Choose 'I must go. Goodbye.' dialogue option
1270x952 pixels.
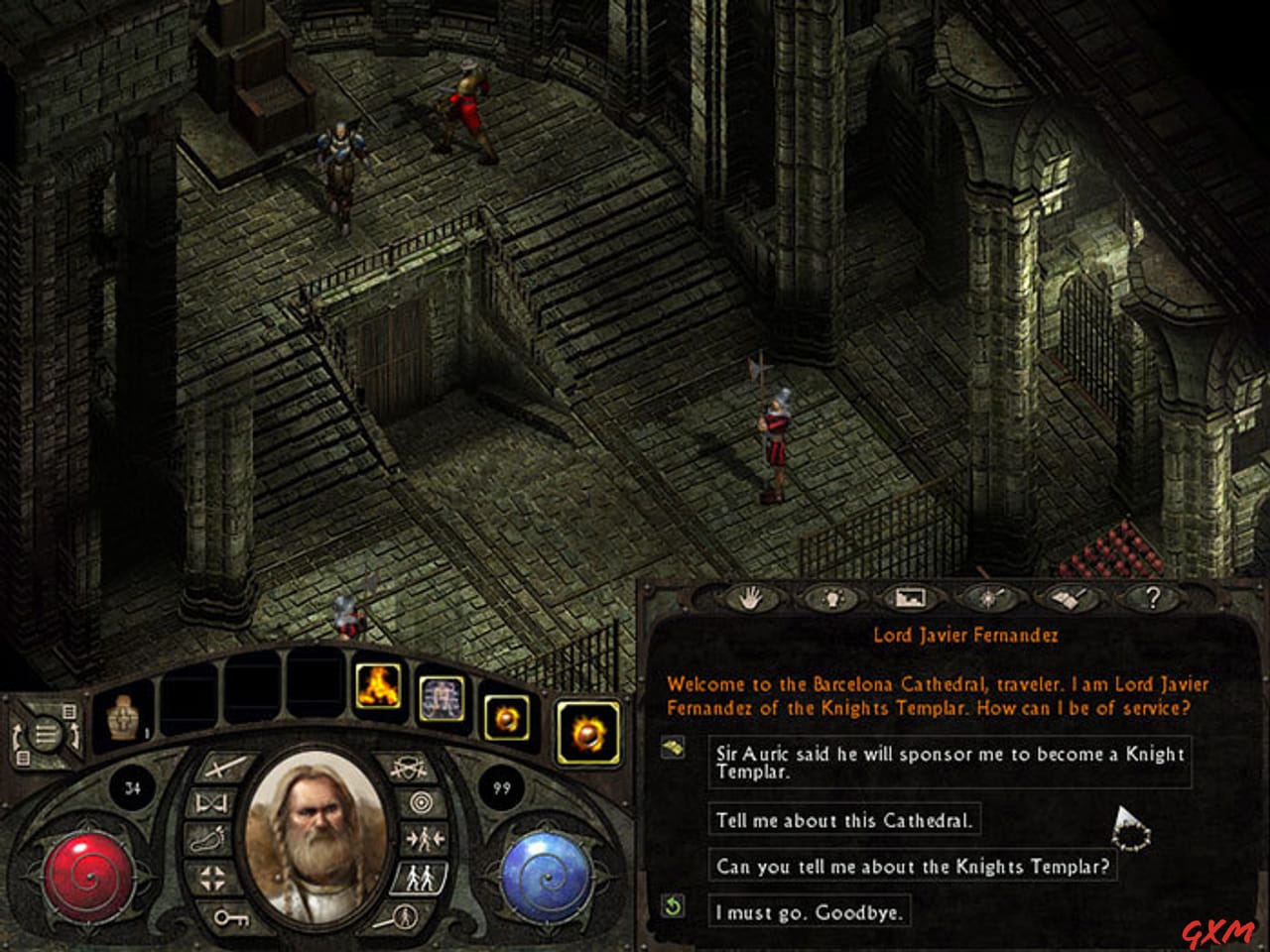(x=809, y=910)
